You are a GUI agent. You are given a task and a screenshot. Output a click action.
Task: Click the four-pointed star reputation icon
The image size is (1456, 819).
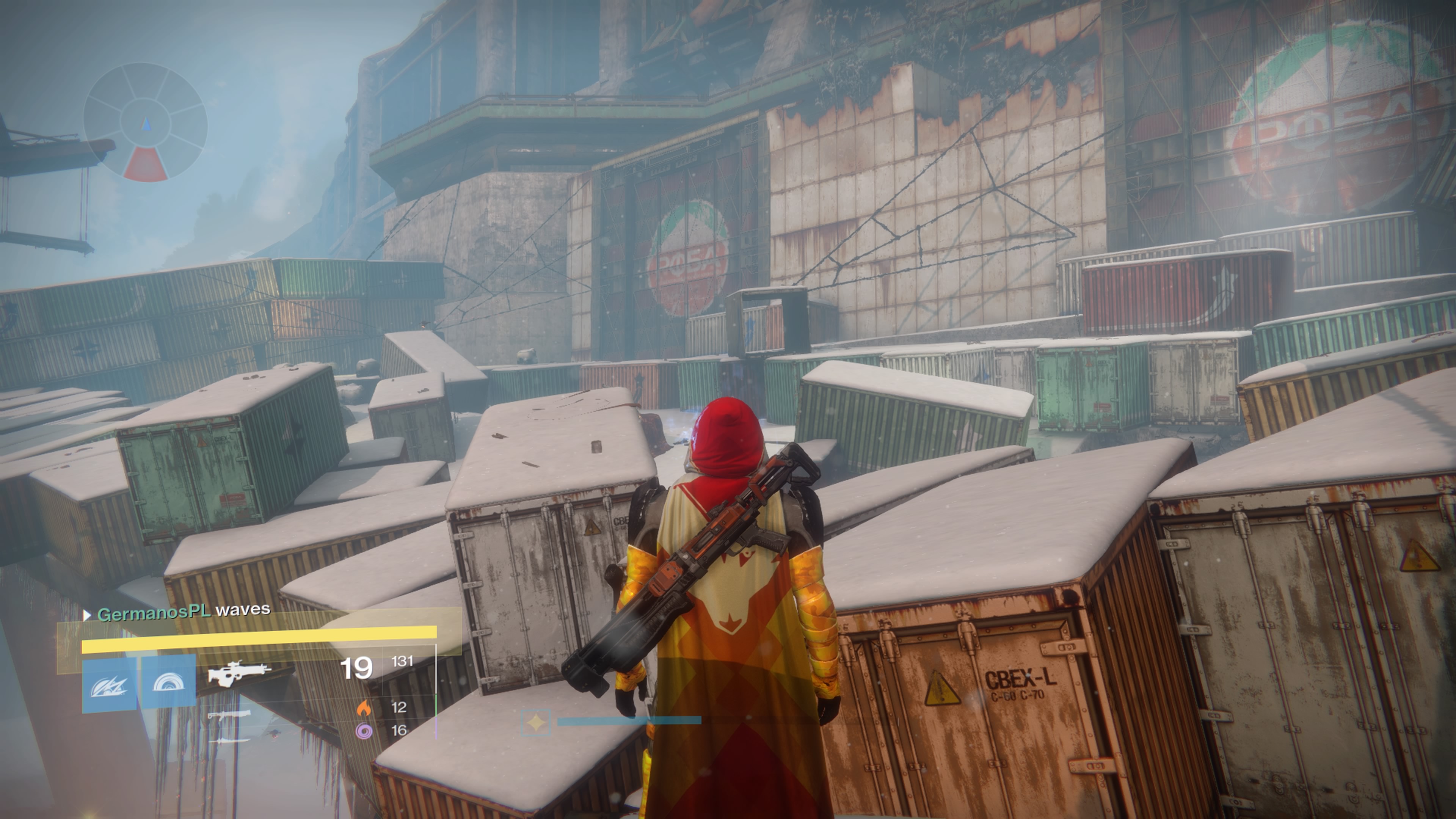(535, 722)
